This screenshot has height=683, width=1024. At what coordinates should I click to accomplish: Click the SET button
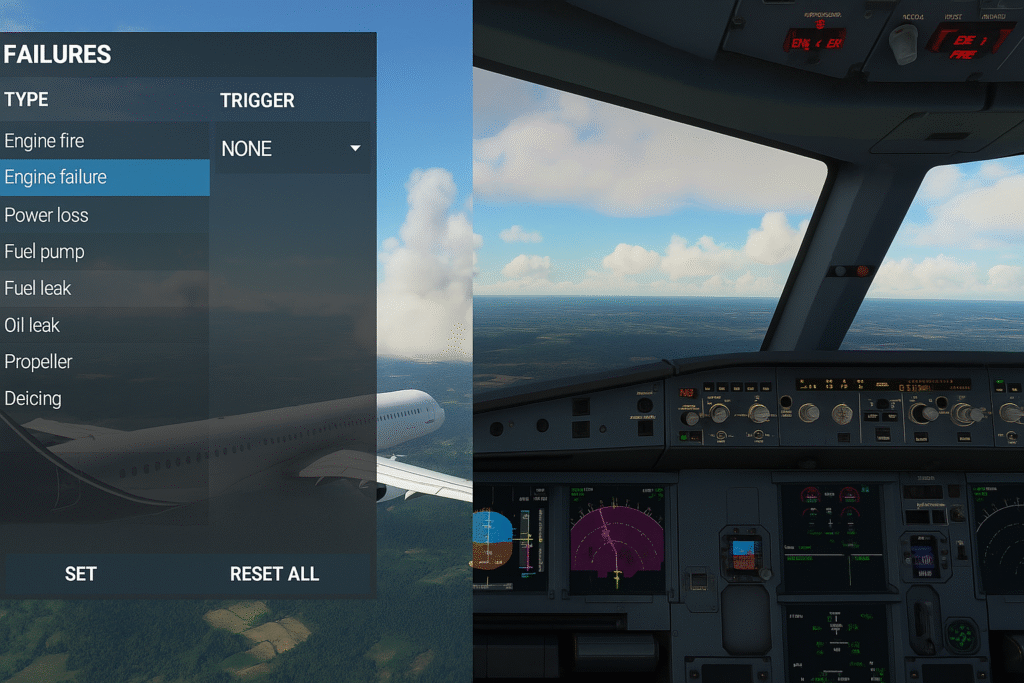coord(81,574)
